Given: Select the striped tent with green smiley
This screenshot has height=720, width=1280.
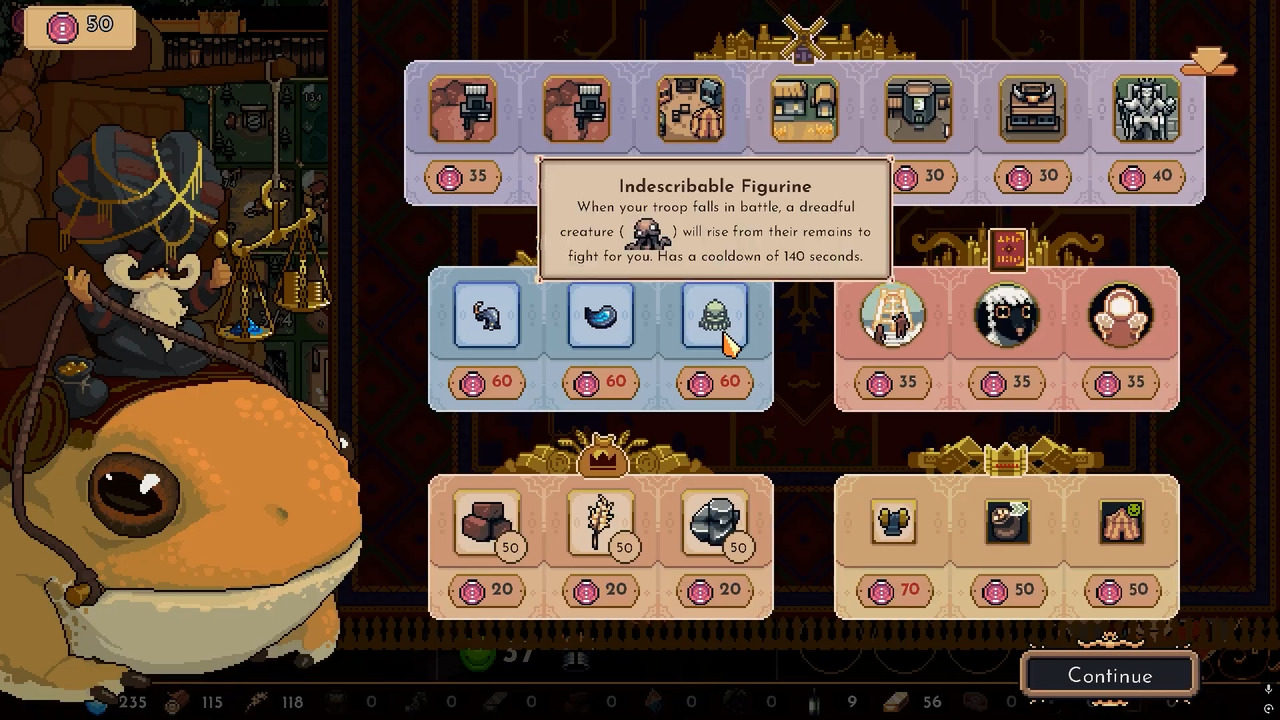Looking at the screenshot, I should click(1120, 522).
